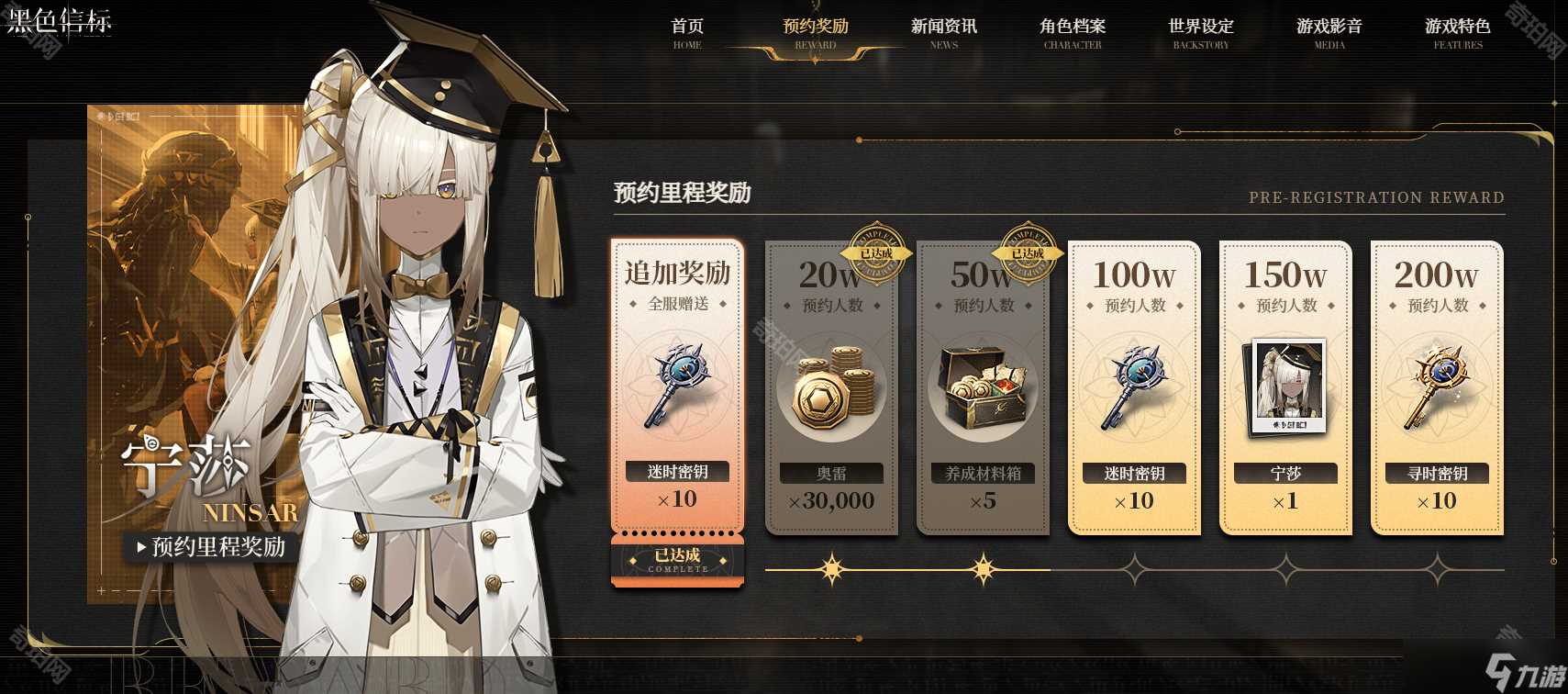Click the 已达成 COMPLETE button under 追加奖励
This screenshot has width=1568, height=694.
tap(677, 562)
